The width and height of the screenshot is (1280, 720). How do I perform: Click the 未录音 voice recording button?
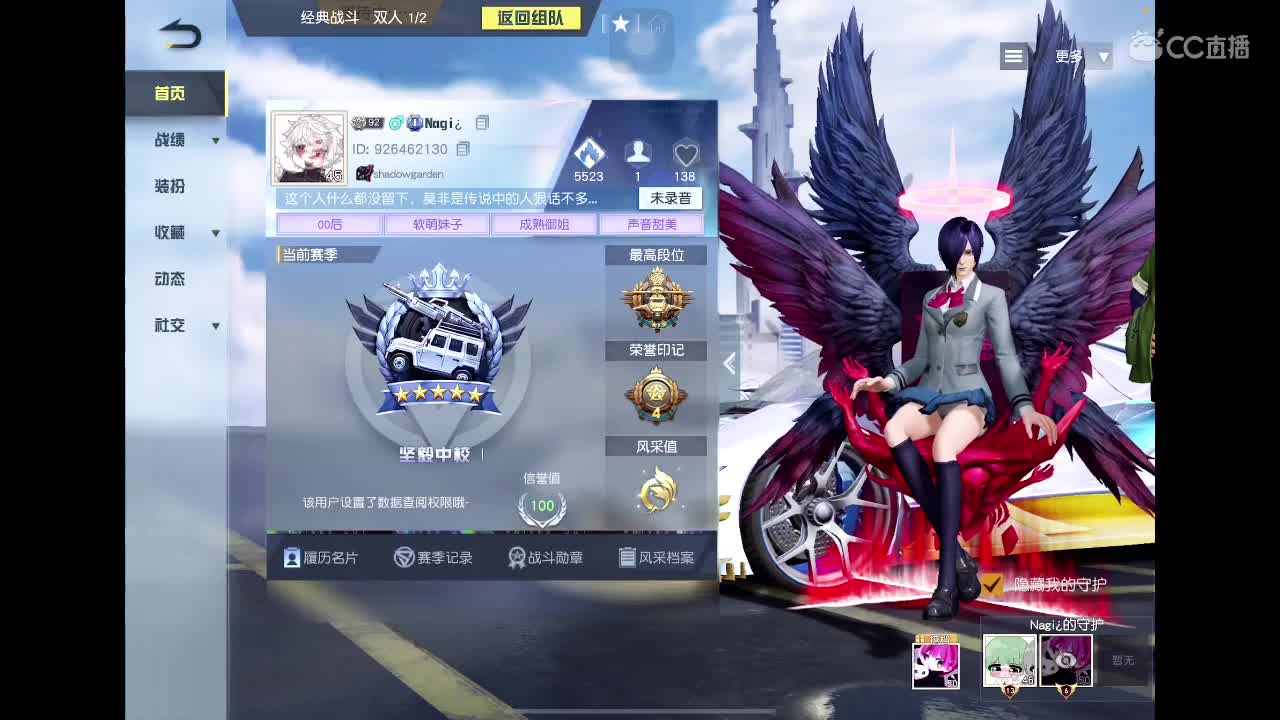click(669, 198)
